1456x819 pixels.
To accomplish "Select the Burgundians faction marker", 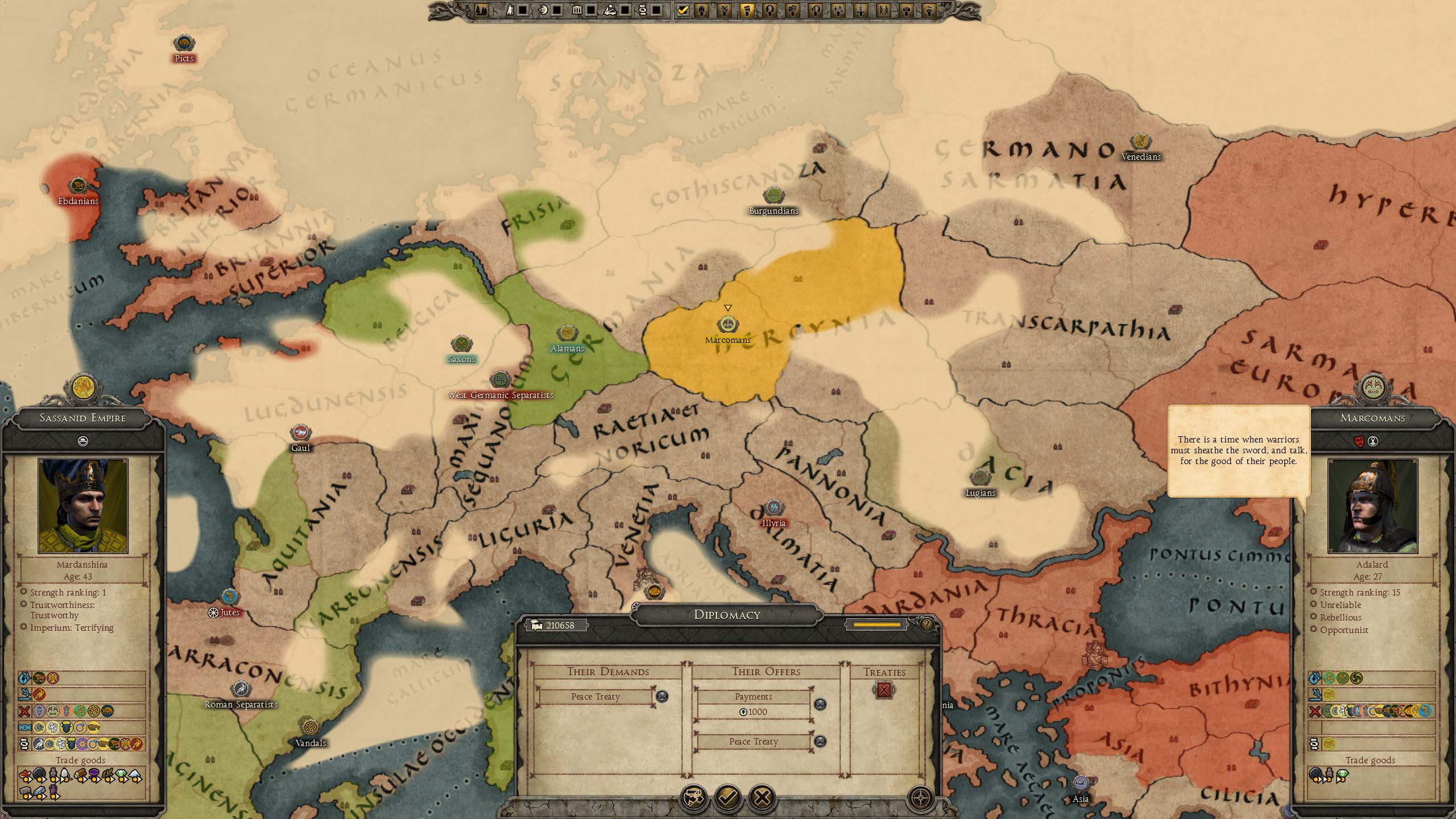I will point(773,196).
